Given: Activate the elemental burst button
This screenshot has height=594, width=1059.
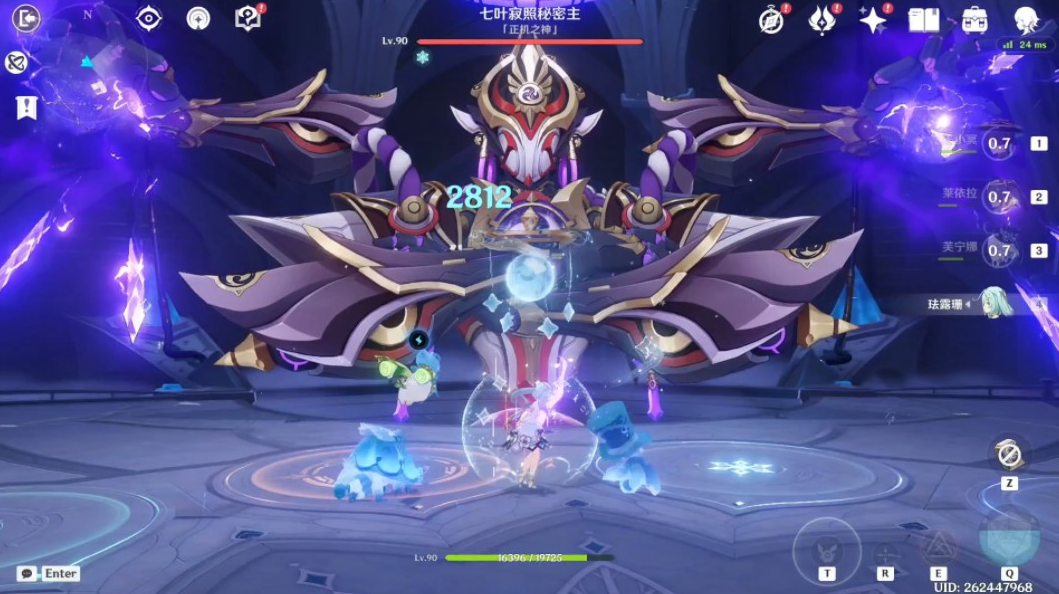Looking at the screenshot, I should (x=1008, y=539).
